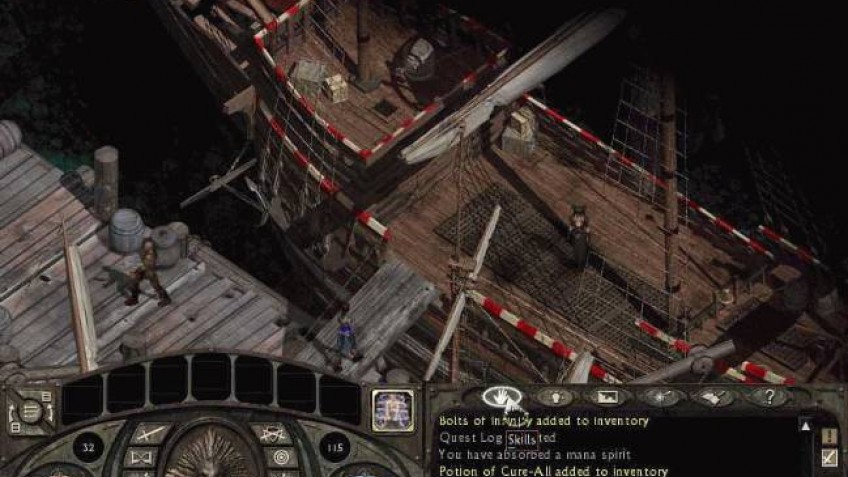Image resolution: width=848 pixels, height=477 pixels.
Task: Click the bow-tie shaped stance button
Action: (140, 458)
